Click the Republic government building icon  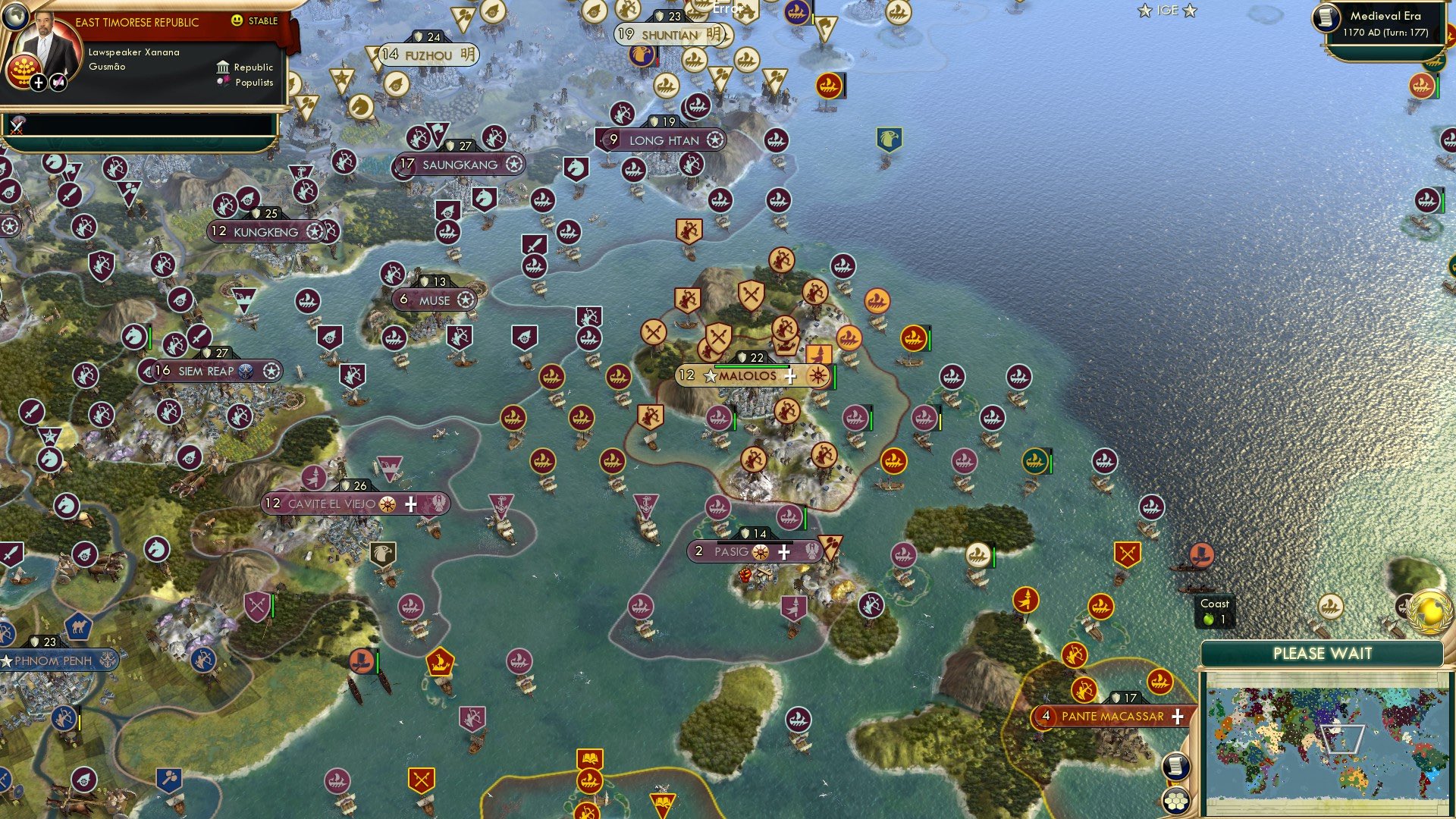point(223,67)
